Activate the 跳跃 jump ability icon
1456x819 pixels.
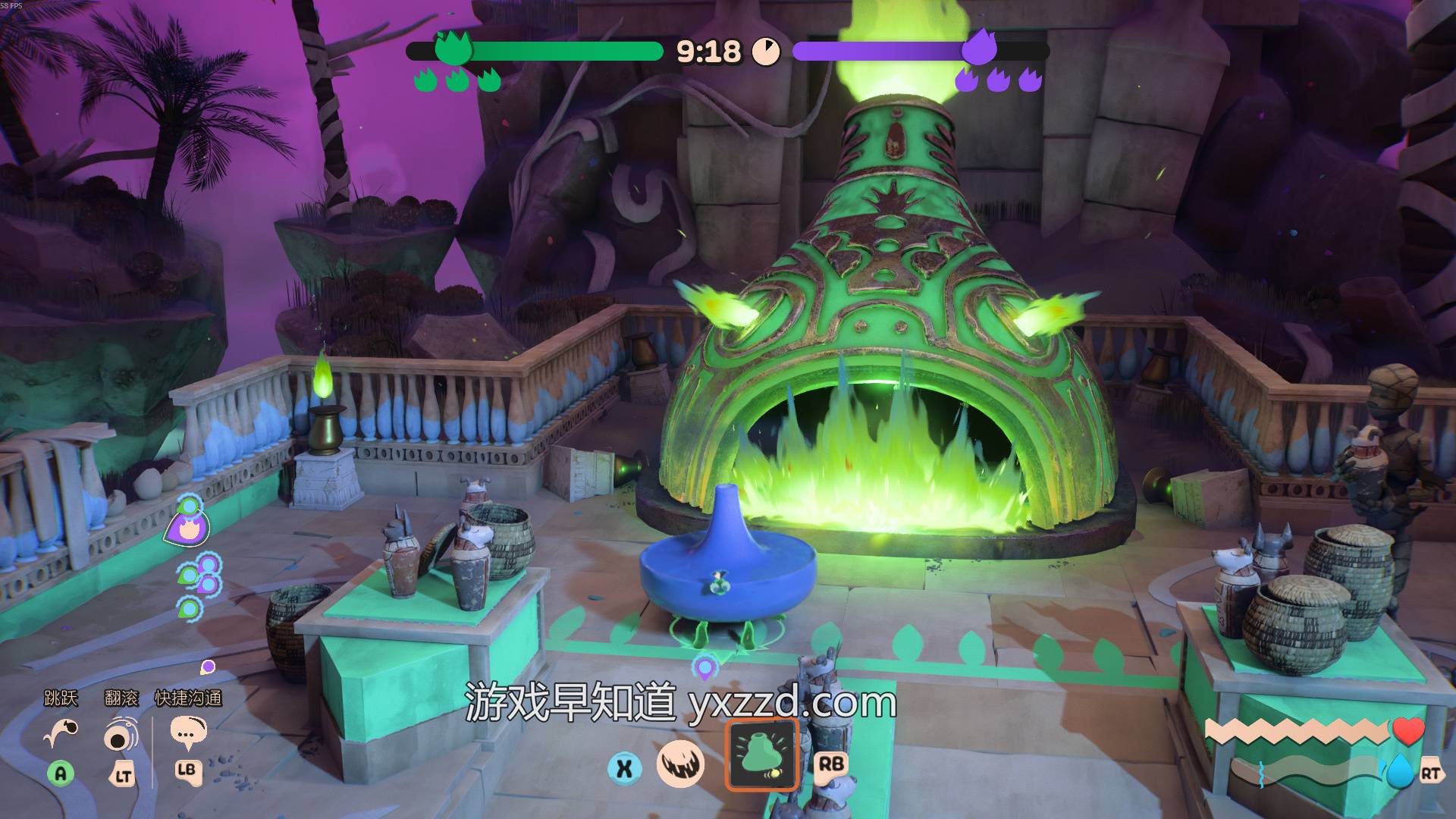tap(61, 733)
